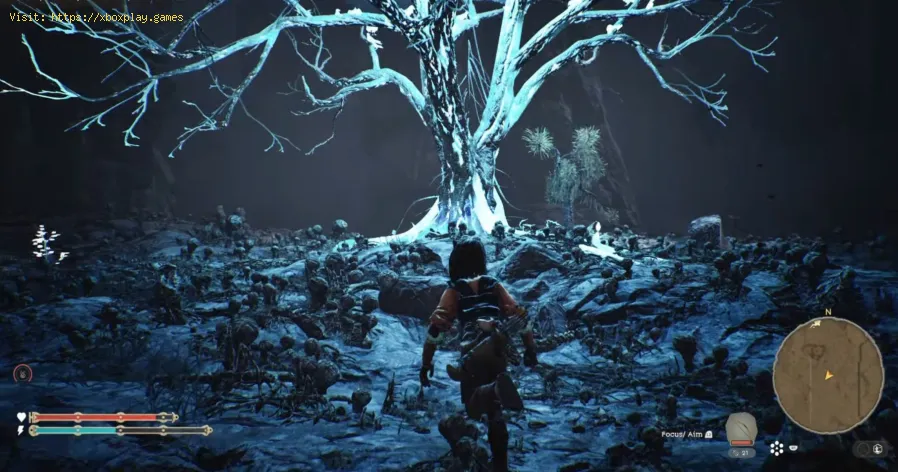Click the yellow player arrow on the minimap
898x472 pixels.
[x=828, y=375]
